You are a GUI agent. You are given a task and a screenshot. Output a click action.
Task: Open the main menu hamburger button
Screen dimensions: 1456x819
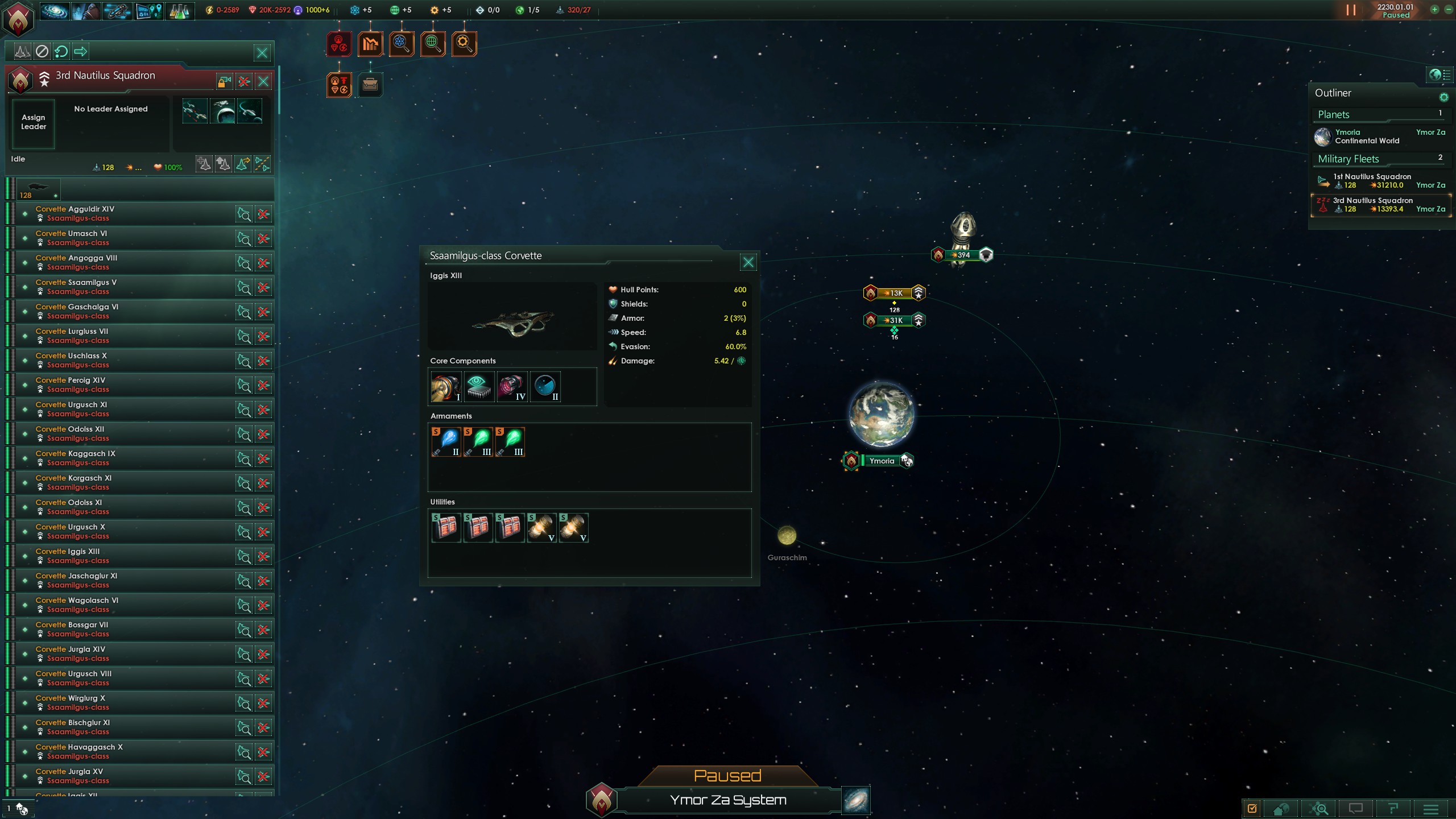point(1431,808)
